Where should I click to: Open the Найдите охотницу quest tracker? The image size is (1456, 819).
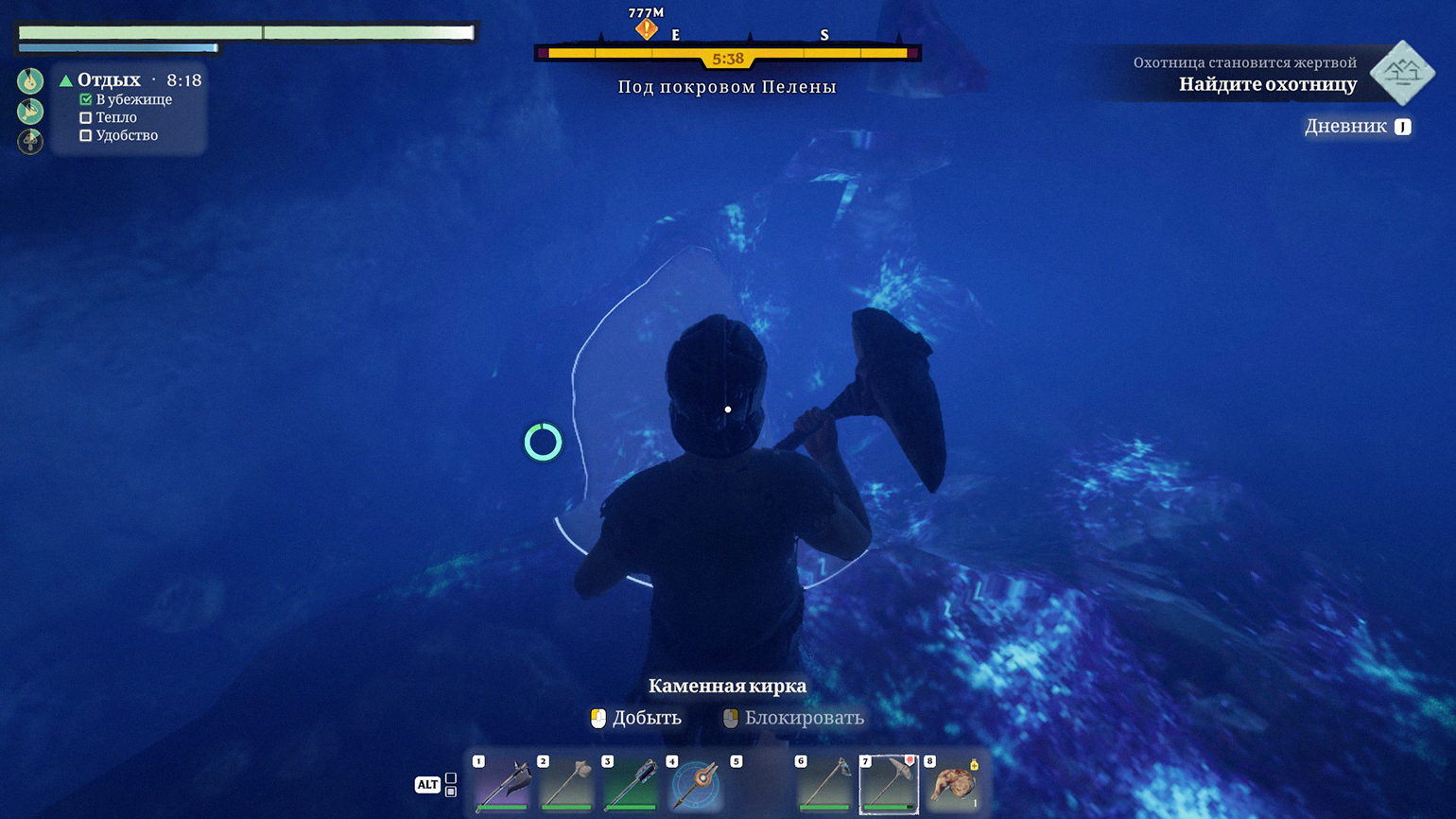click(1267, 84)
